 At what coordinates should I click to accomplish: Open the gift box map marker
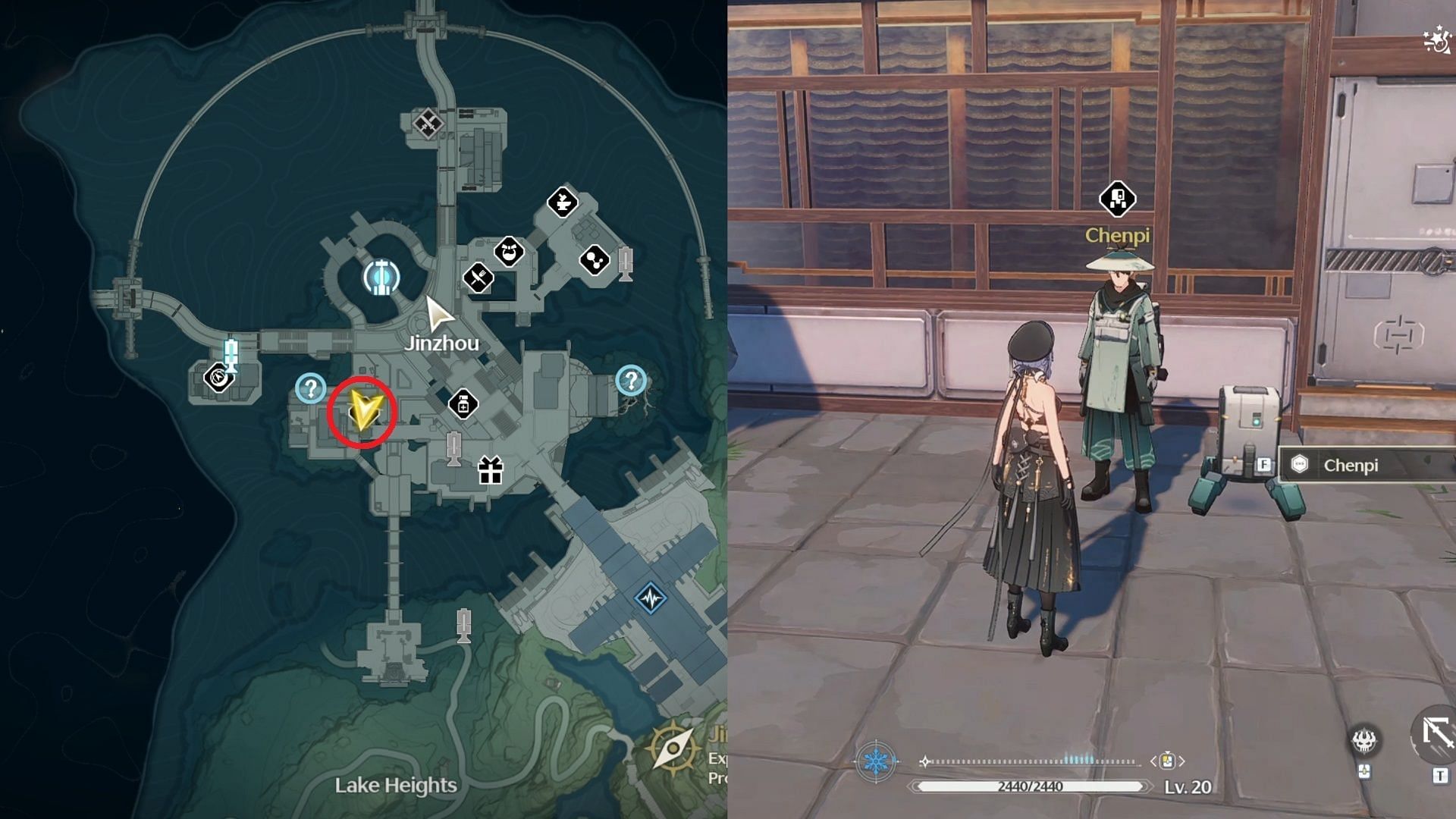point(491,471)
